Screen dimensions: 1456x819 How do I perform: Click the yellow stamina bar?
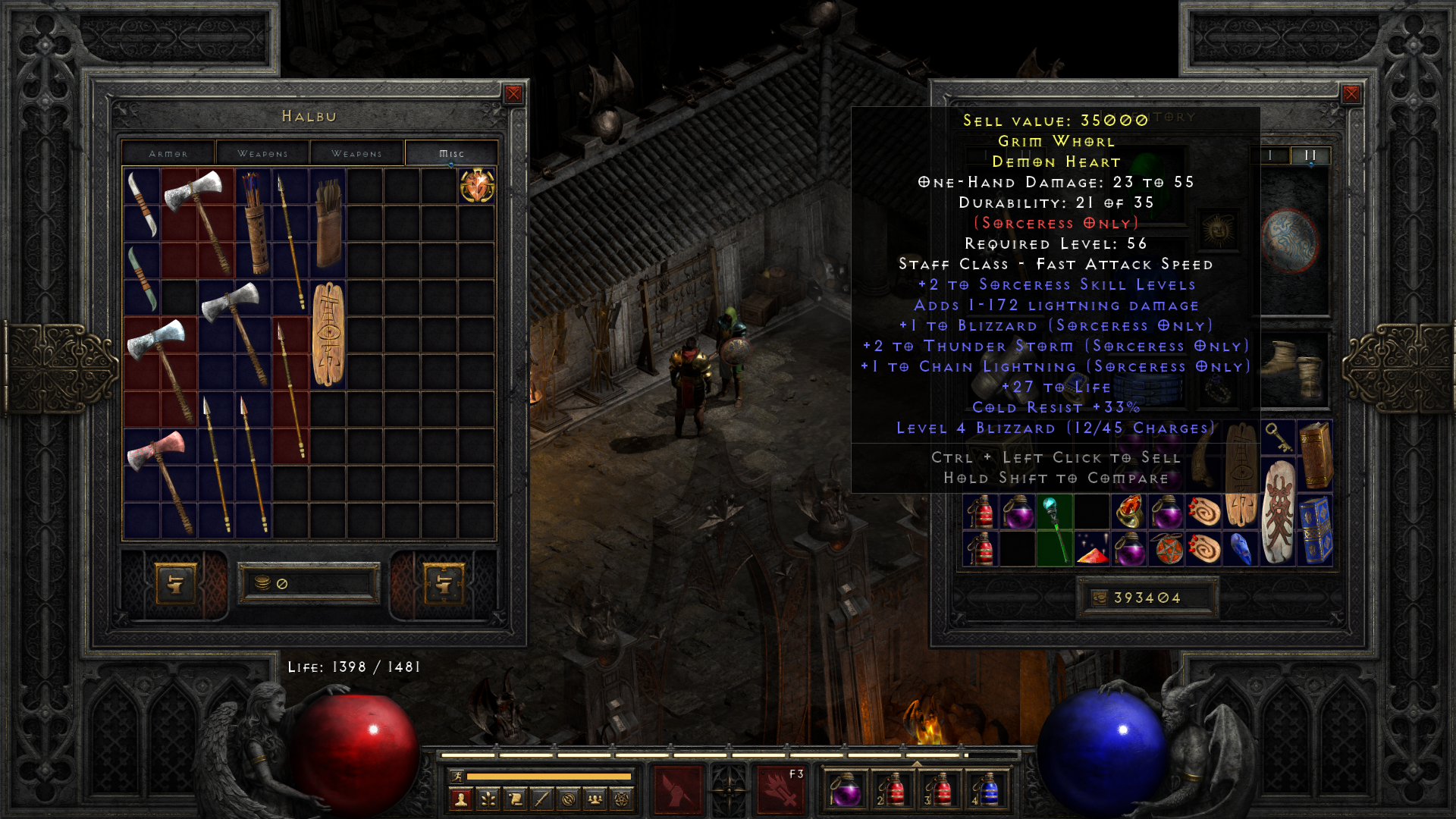(x=549, y=775)
